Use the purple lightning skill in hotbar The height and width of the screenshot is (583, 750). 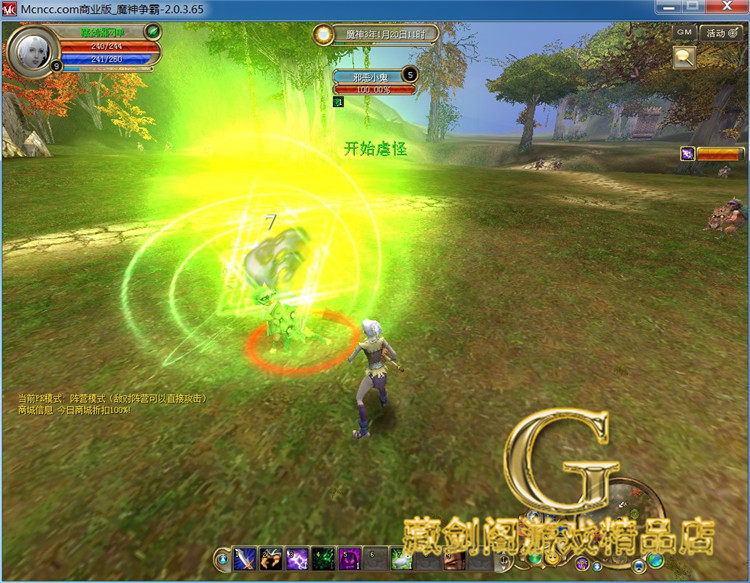(297, 558)
